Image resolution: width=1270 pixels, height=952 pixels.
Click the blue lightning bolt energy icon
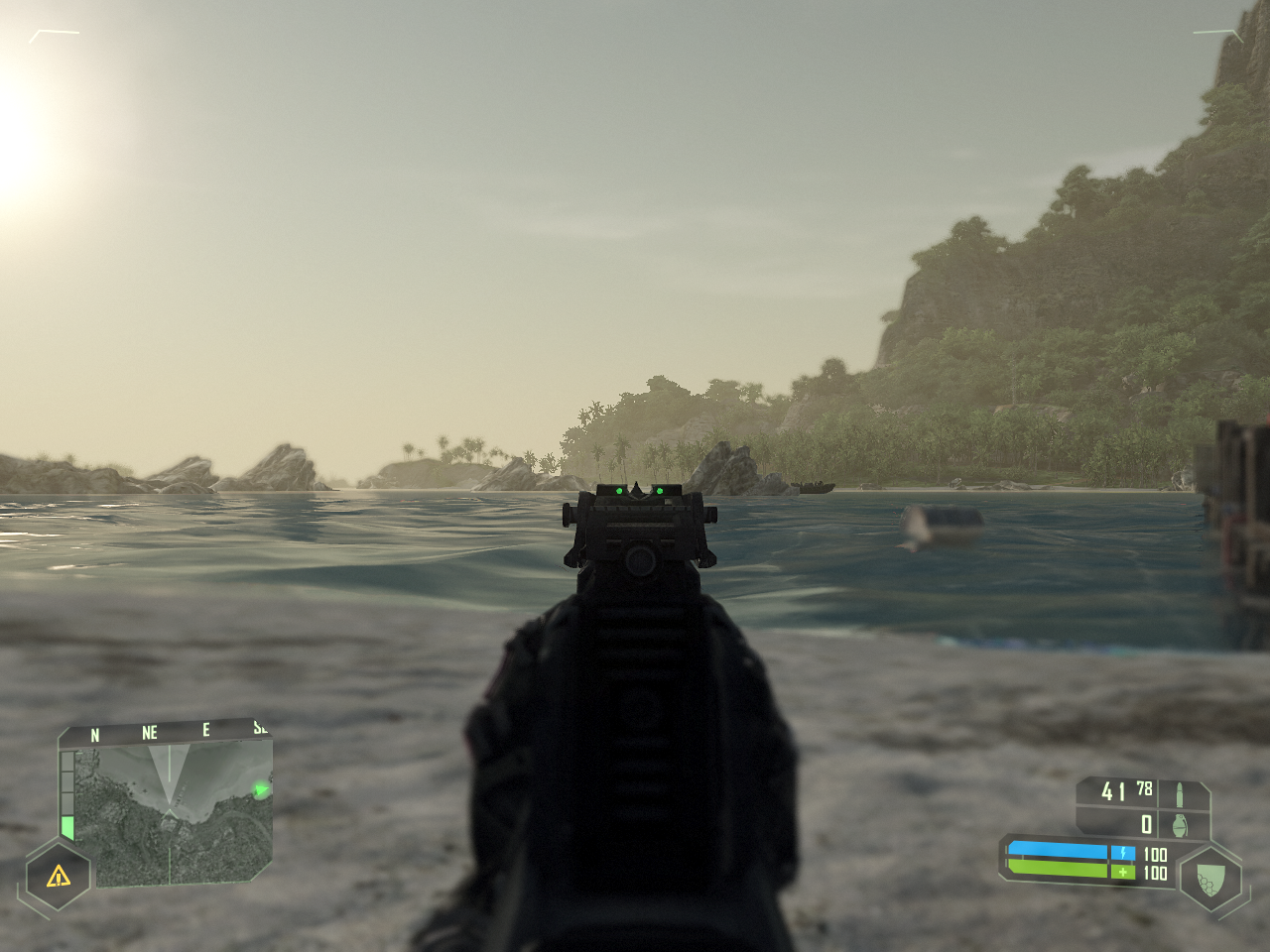pyautogui.click(x=1122, y=852)
